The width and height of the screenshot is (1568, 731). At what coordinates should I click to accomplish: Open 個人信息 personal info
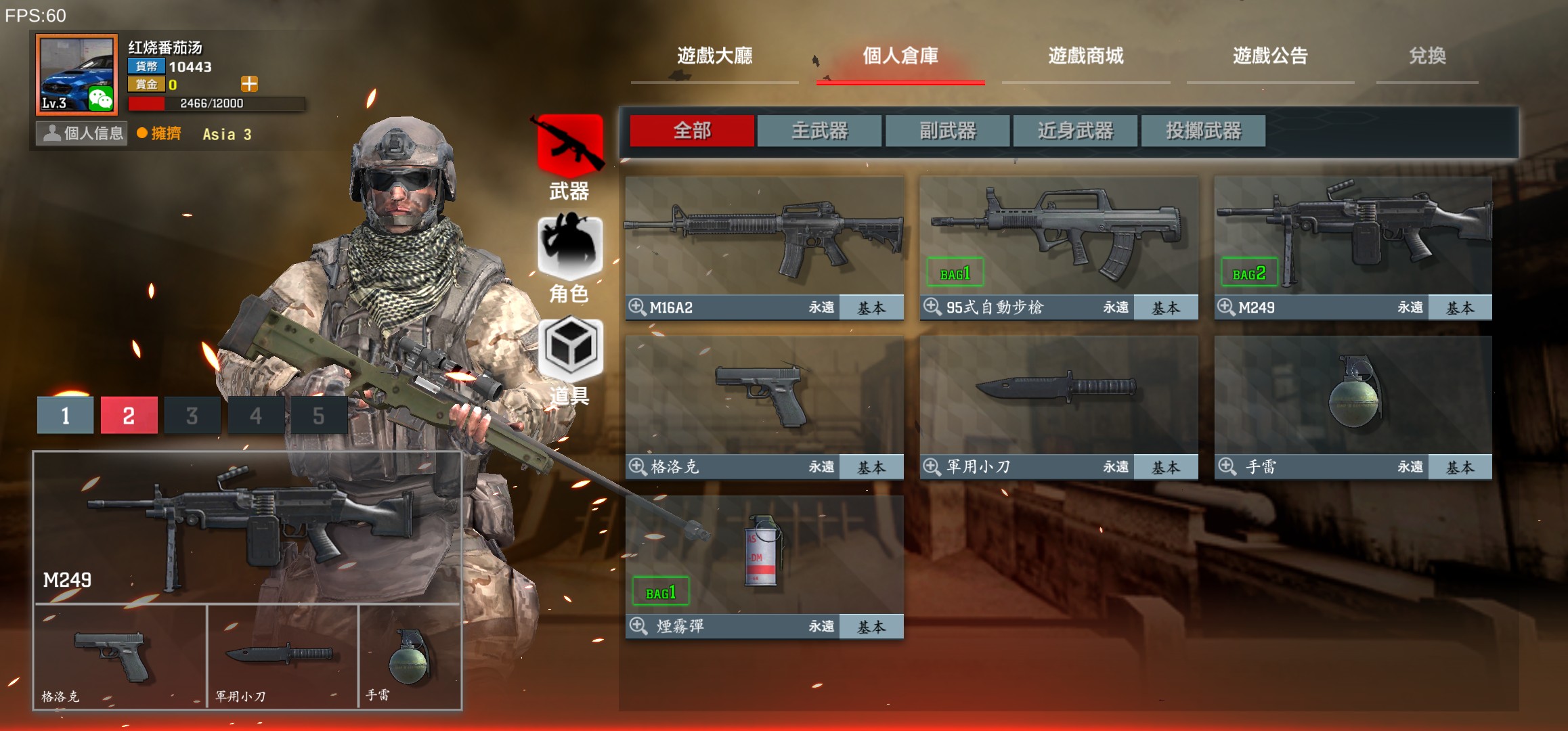[83, 133]
